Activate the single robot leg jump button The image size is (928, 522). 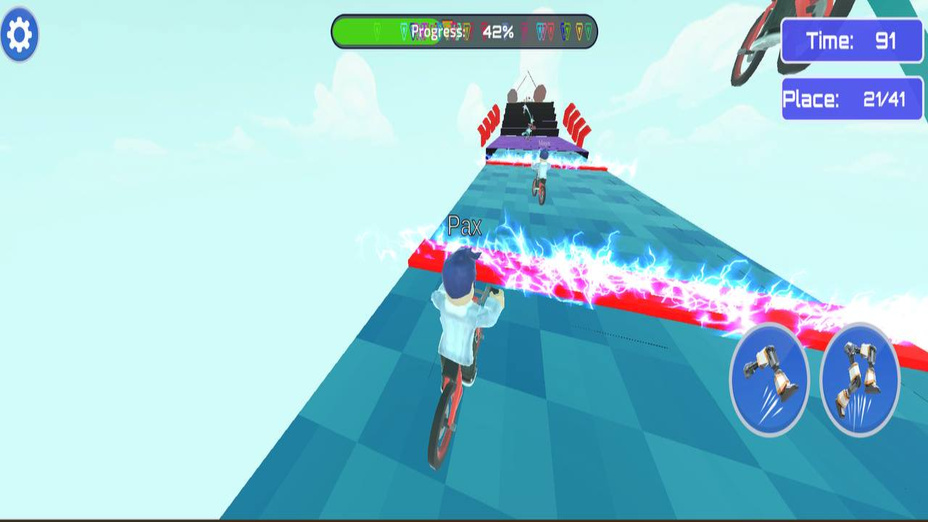click(769, 379)
